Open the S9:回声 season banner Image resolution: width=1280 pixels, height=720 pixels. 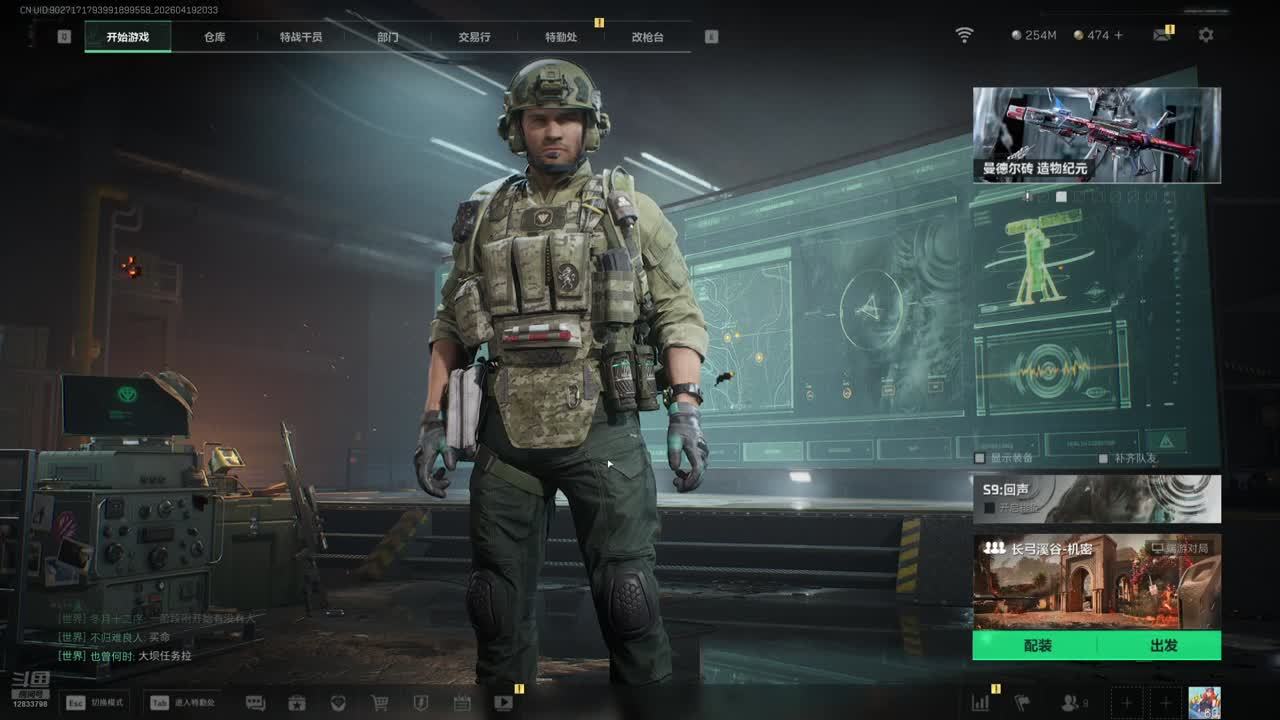(x=1096, y=498)
